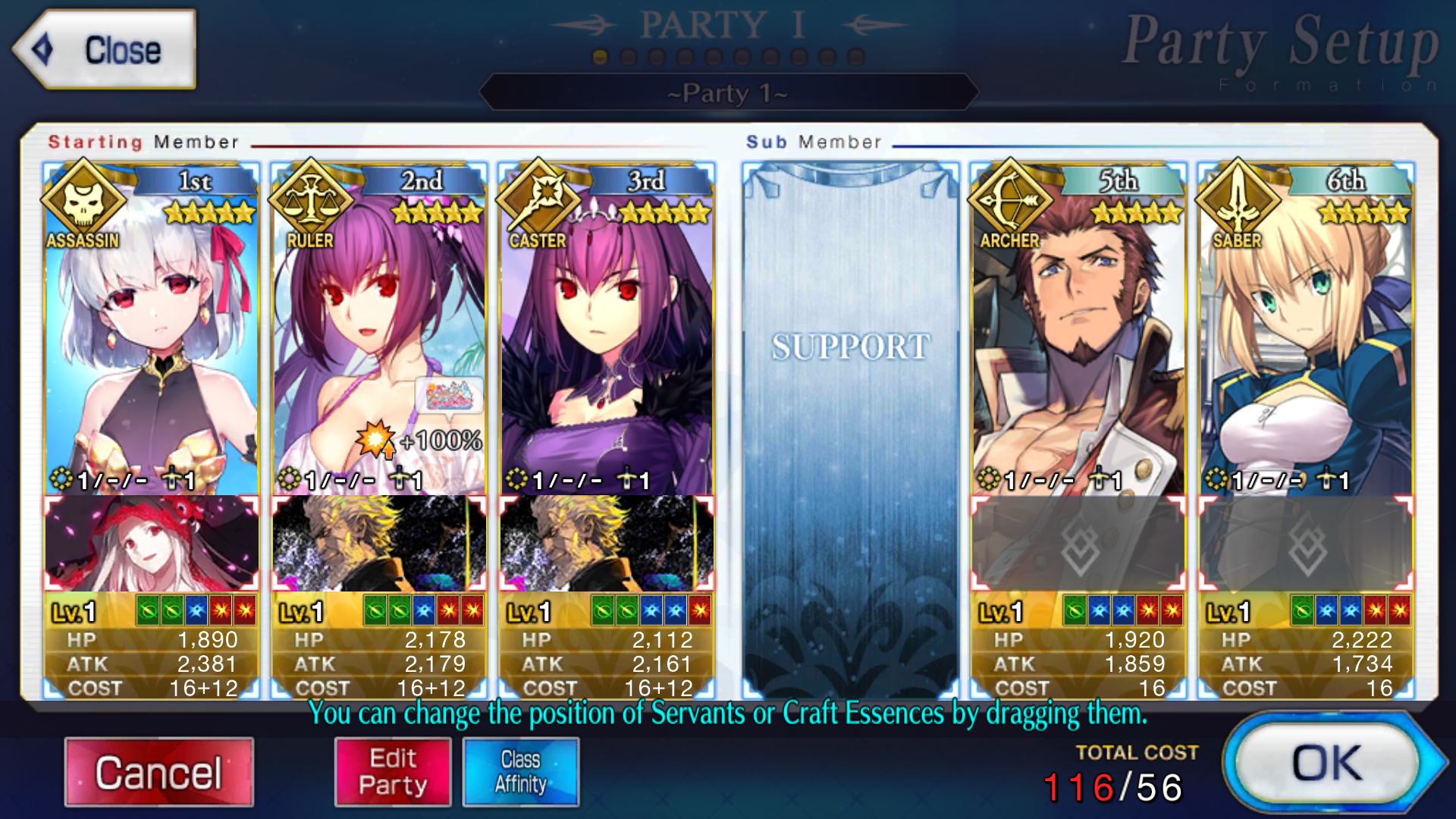This screenshot has height=819, width=1456.
Task: Click a Quick command card icon on the Assassin
Action: (149, 610)
